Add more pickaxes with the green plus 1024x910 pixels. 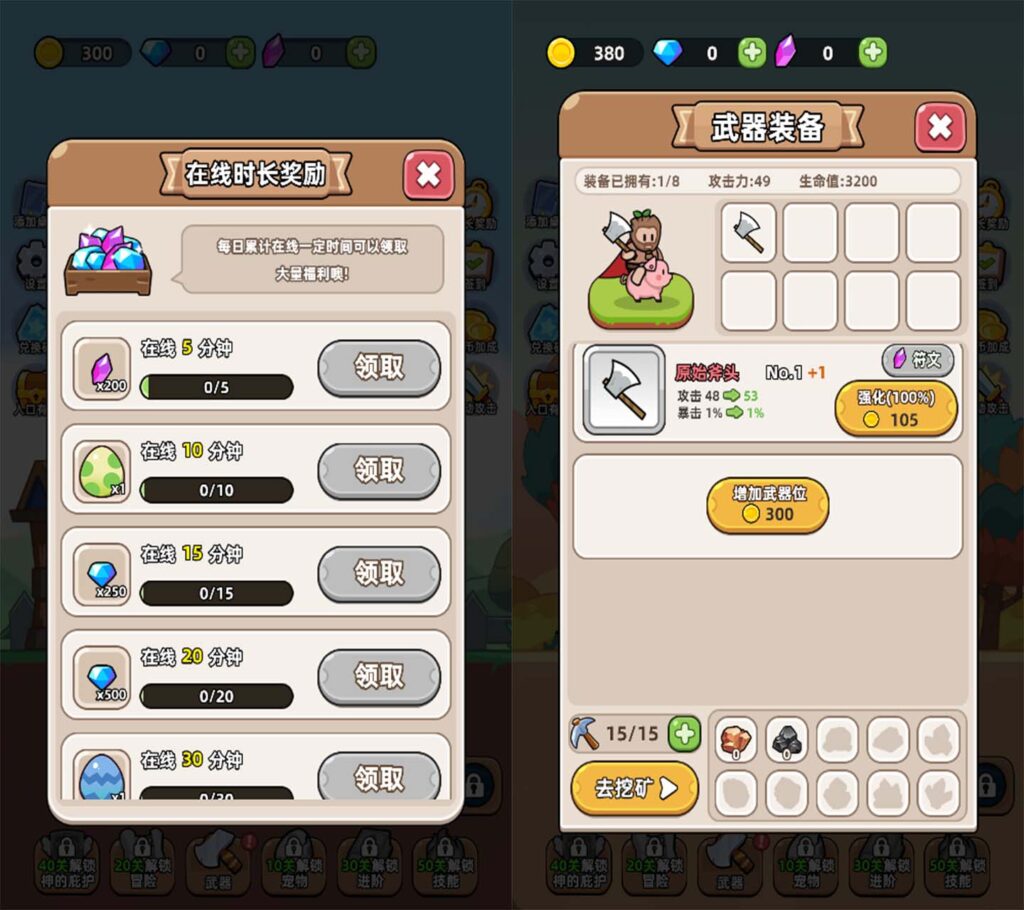click(x=684, y=734)
